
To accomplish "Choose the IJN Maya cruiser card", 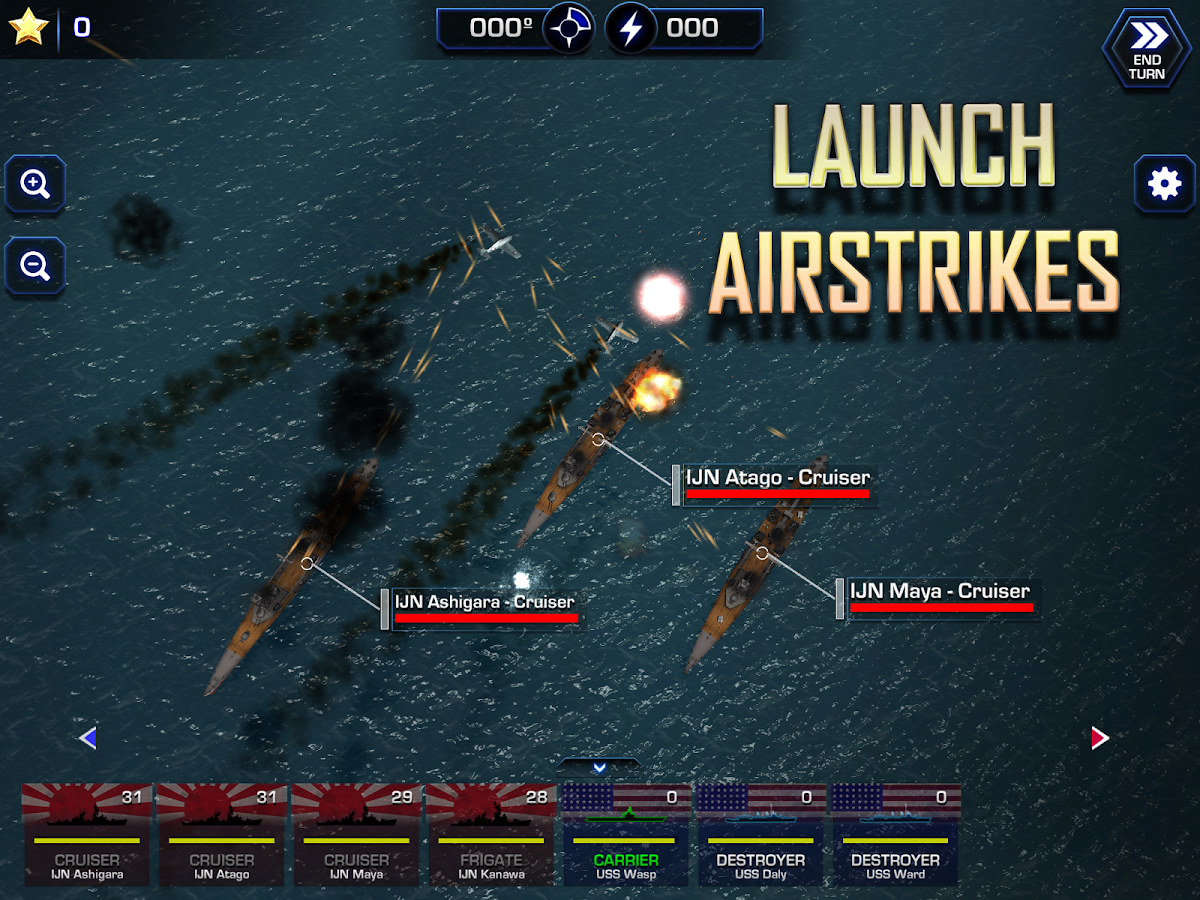I will pyautogui.click(x=357, y=834).
